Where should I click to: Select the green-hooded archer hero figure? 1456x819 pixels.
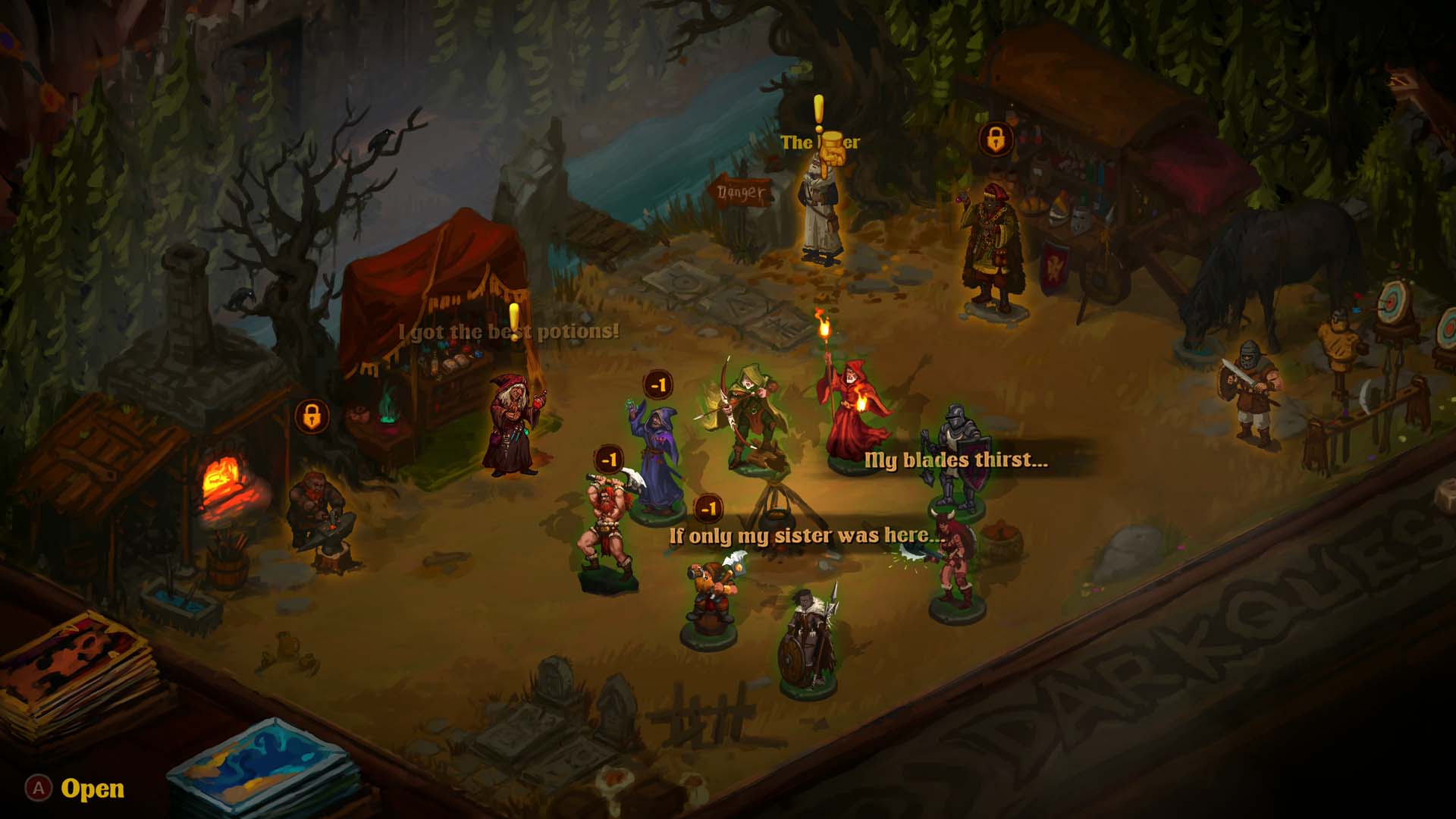pos(747,417)
